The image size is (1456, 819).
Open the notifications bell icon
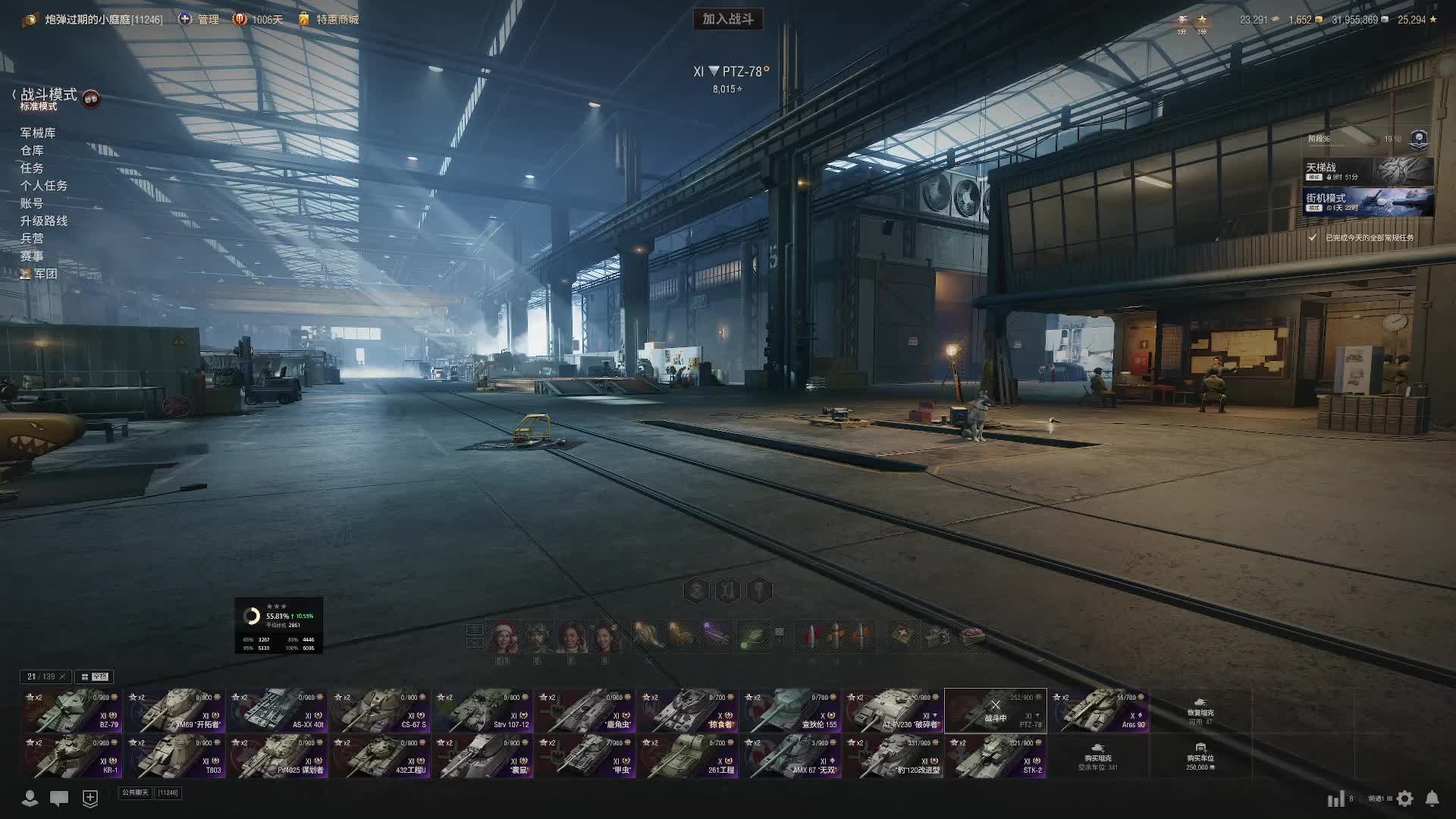[x=1432, y=799]
